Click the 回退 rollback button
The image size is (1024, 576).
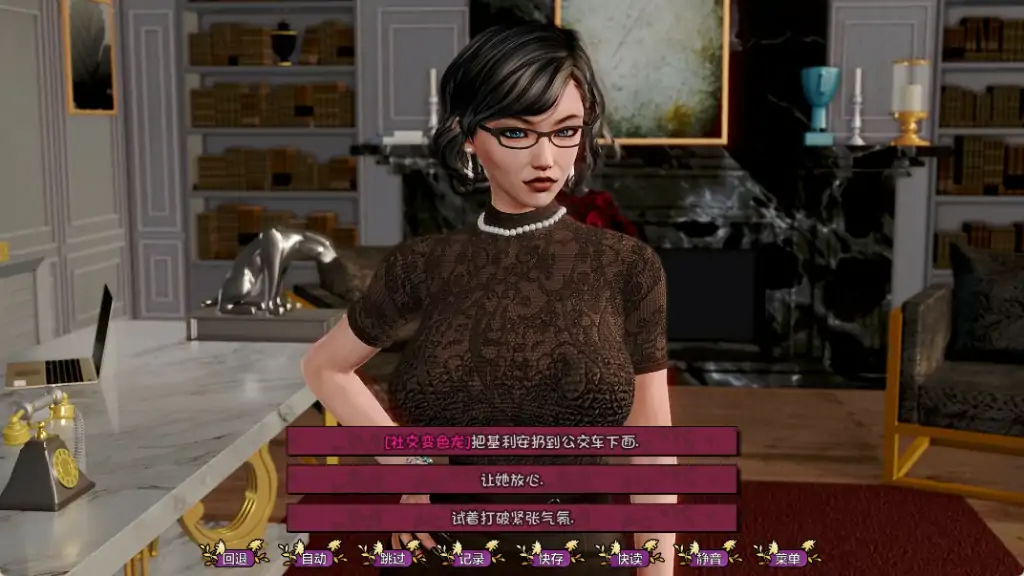234,558
